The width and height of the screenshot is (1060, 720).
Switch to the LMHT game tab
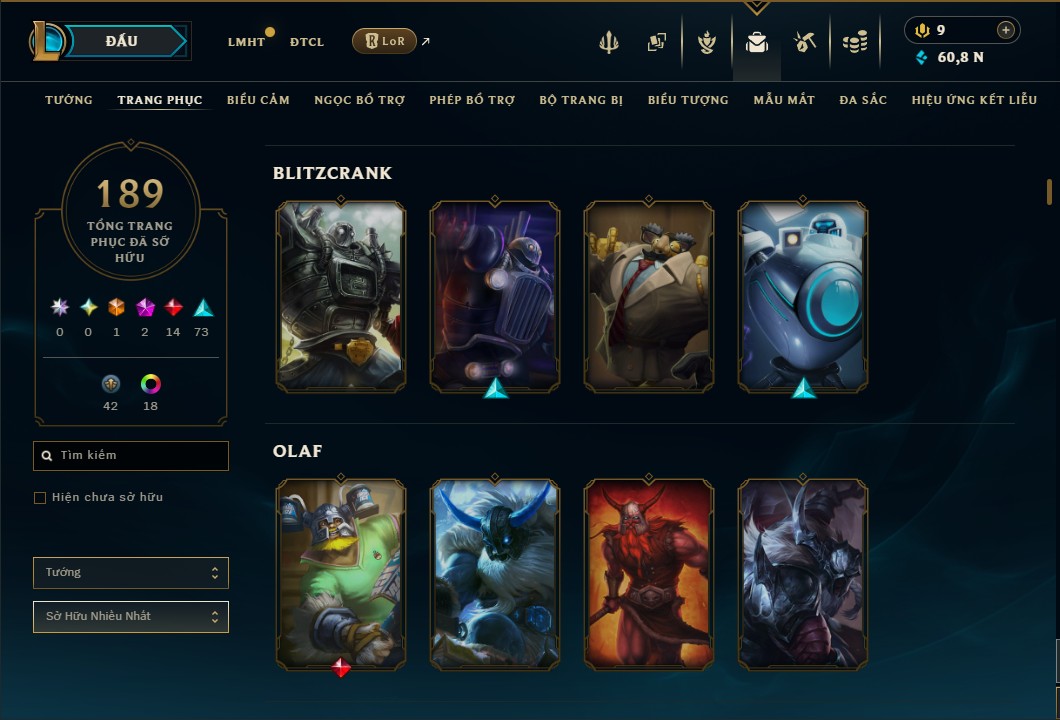pos(246,42)
